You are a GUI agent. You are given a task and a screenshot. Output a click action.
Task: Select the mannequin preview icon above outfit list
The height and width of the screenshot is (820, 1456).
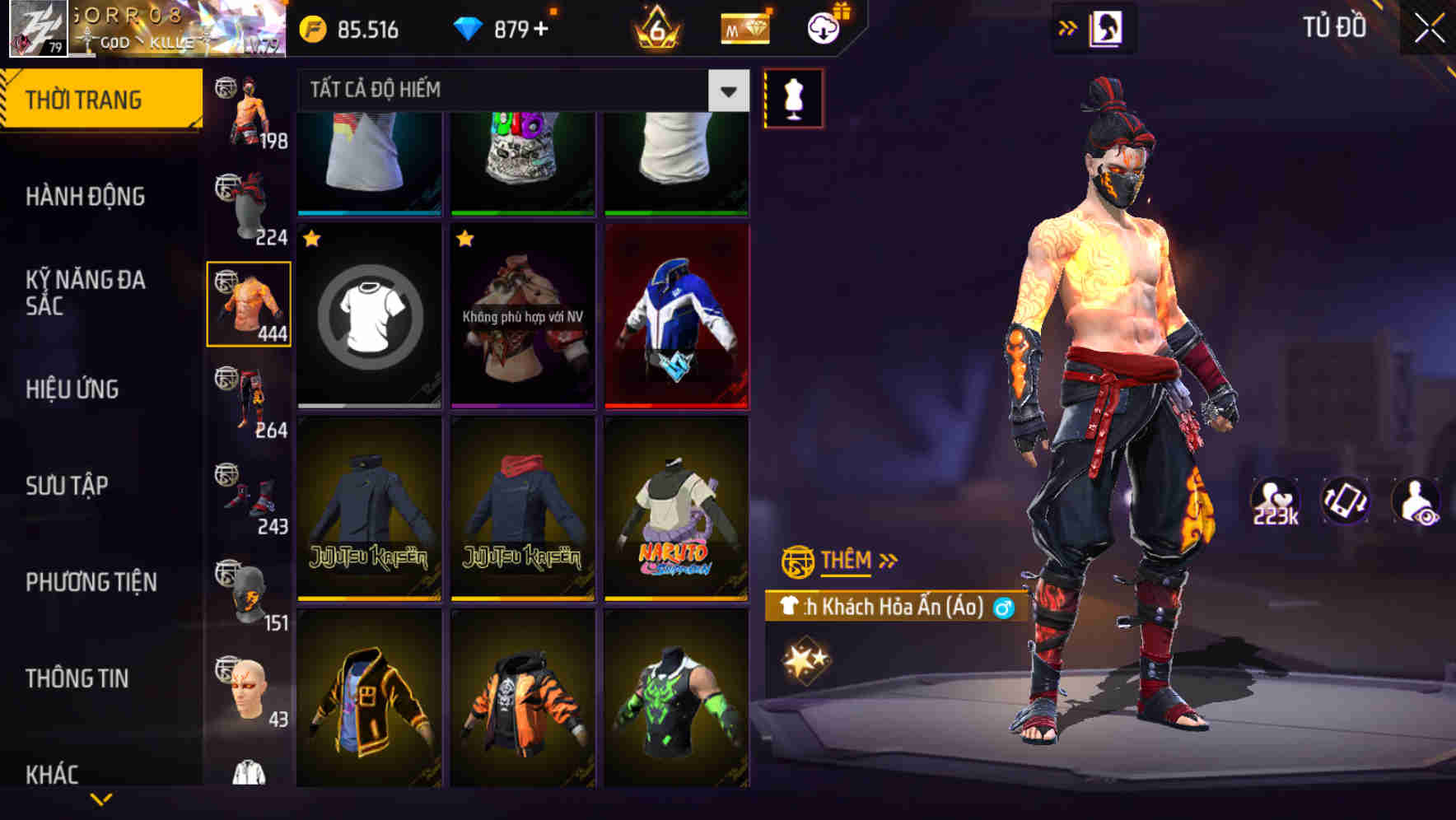coord(793,97)
